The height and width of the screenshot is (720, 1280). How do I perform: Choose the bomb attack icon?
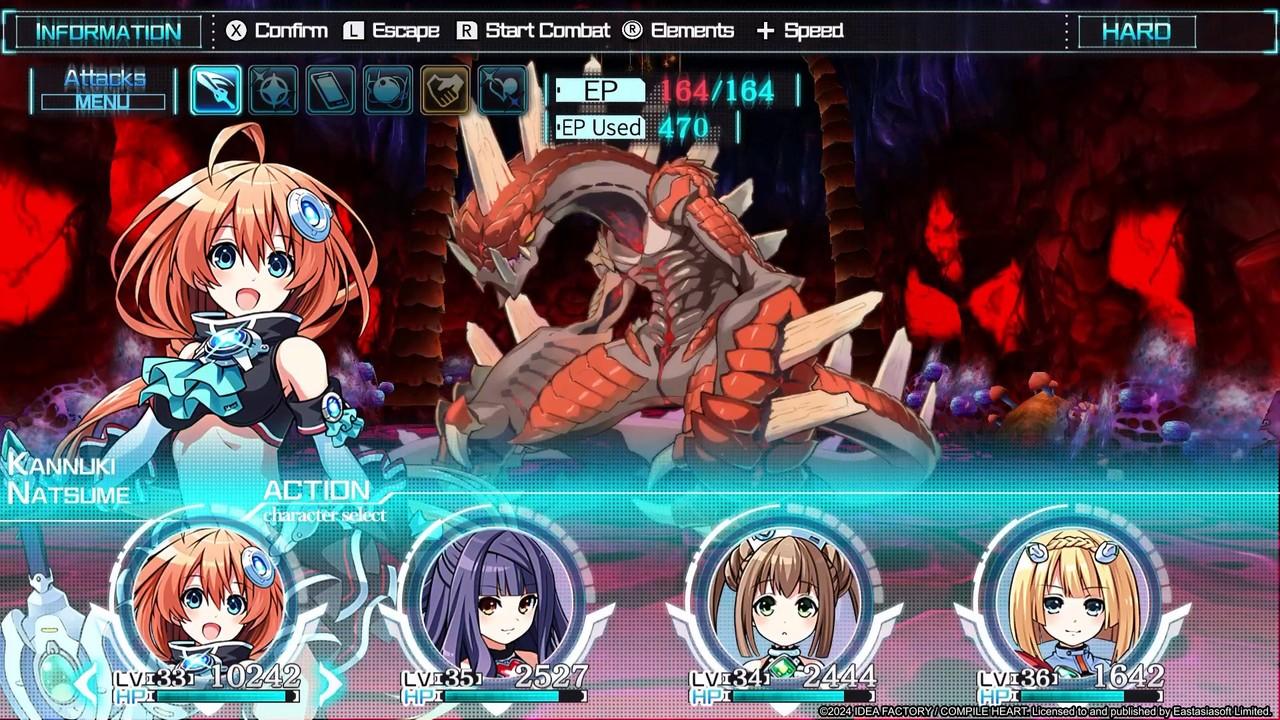[387, 88]
